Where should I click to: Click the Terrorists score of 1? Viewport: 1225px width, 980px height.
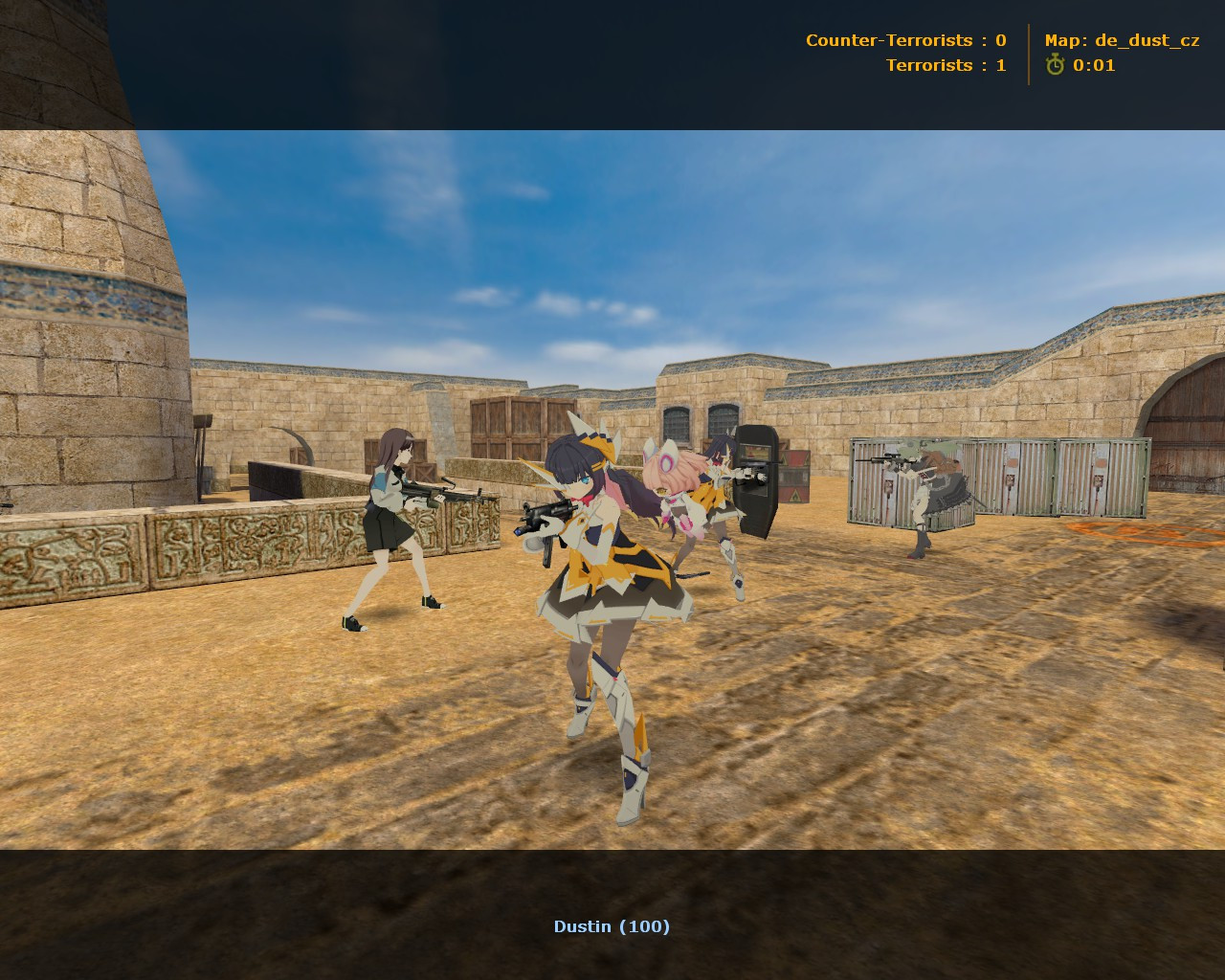click(1000, 65)
